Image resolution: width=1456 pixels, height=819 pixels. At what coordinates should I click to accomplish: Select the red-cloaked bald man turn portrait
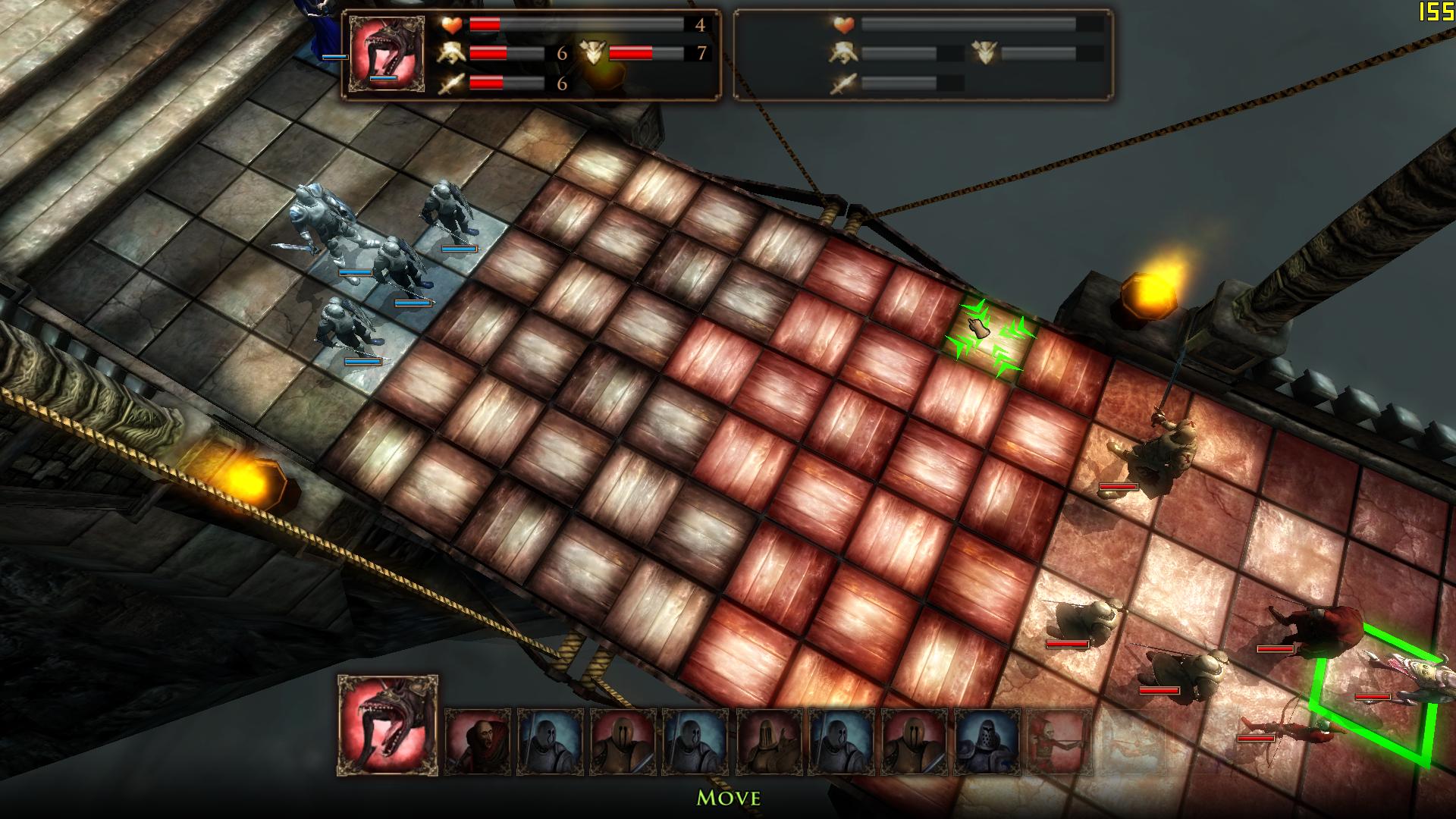[478, 741]
